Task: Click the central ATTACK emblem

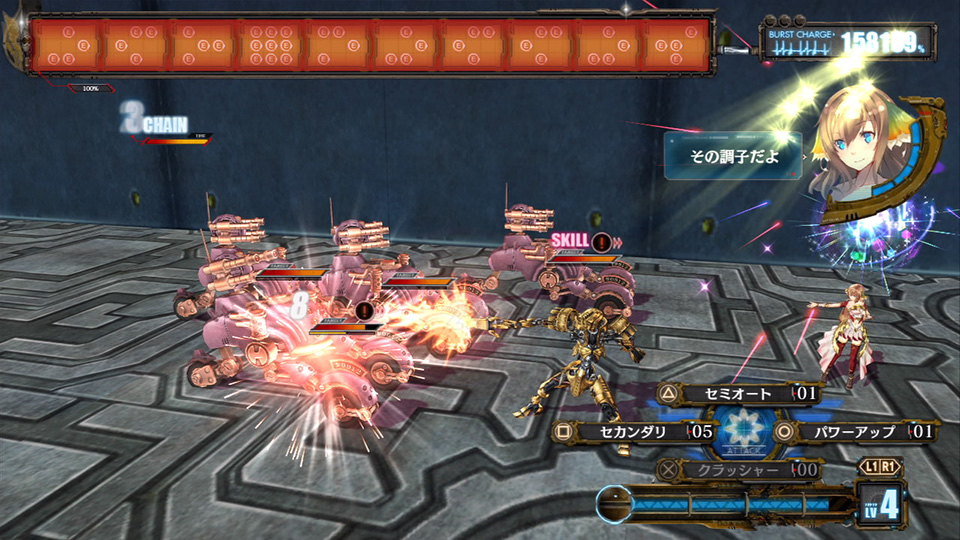Action: pyautogui.click(x=741, y=432)
